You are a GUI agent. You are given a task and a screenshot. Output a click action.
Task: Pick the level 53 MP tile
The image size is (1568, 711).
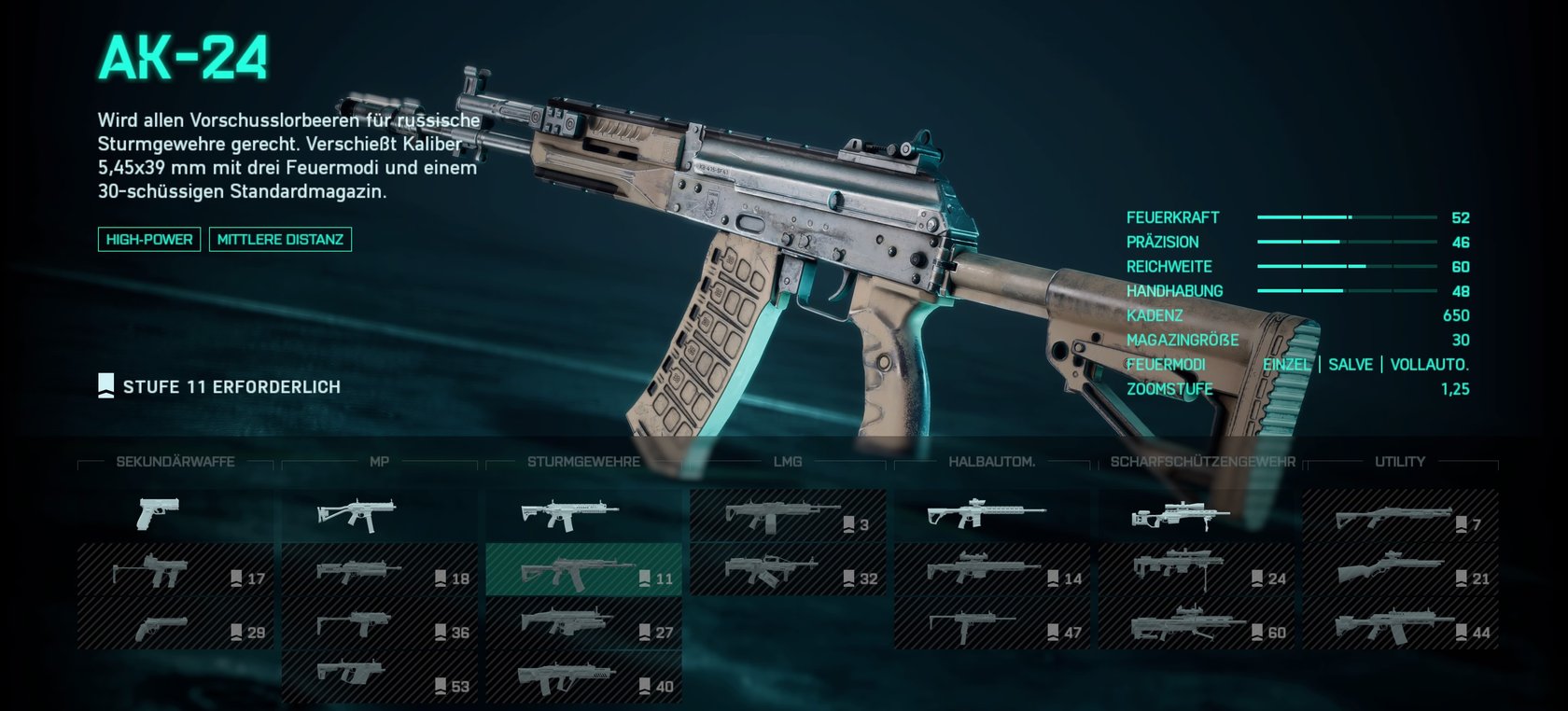[x=379, y=677]
